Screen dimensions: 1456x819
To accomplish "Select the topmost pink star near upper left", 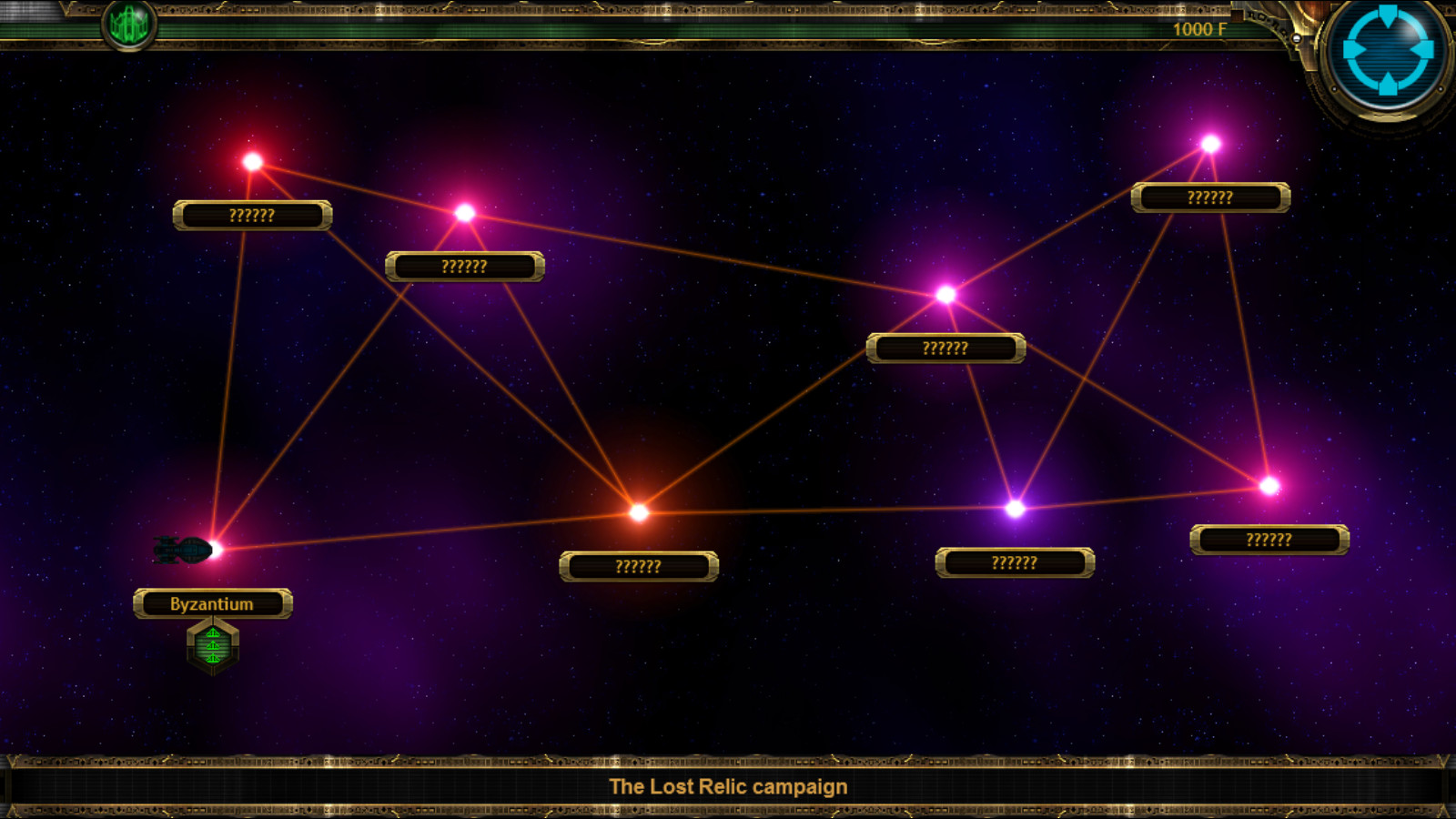I will click(252, 161).
